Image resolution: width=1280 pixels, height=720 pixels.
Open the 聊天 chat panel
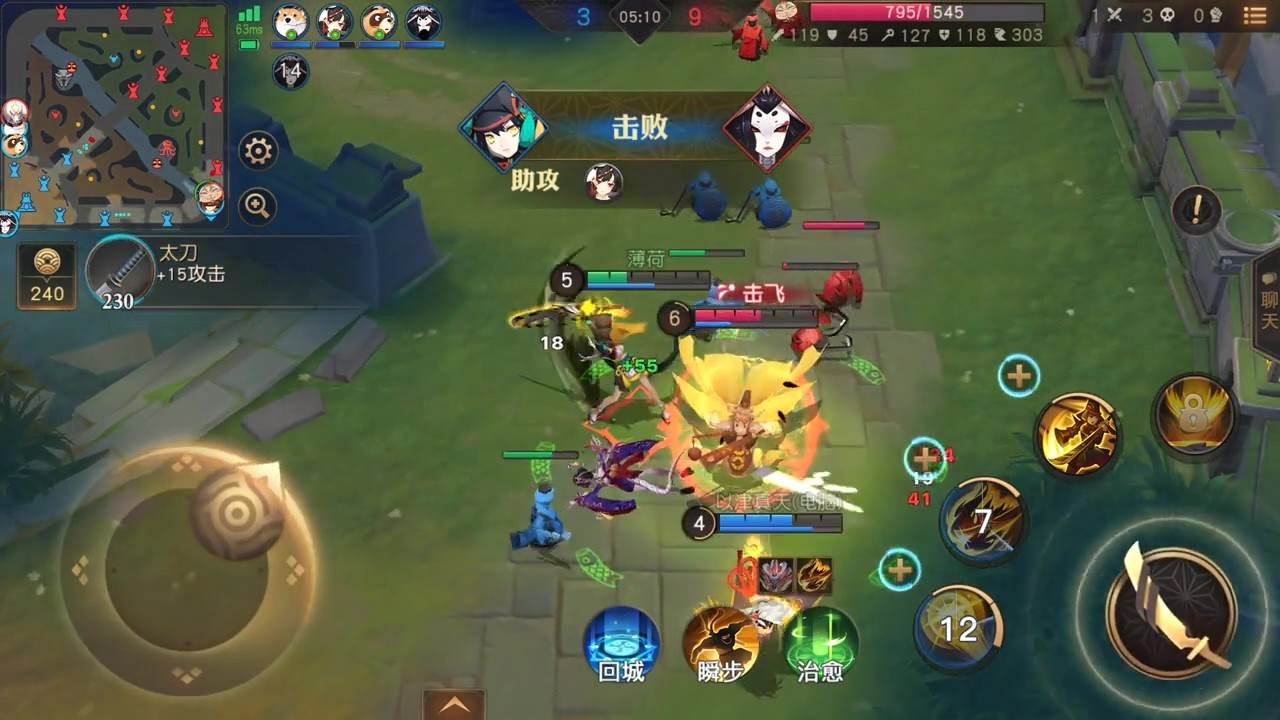click(1266, 300)
